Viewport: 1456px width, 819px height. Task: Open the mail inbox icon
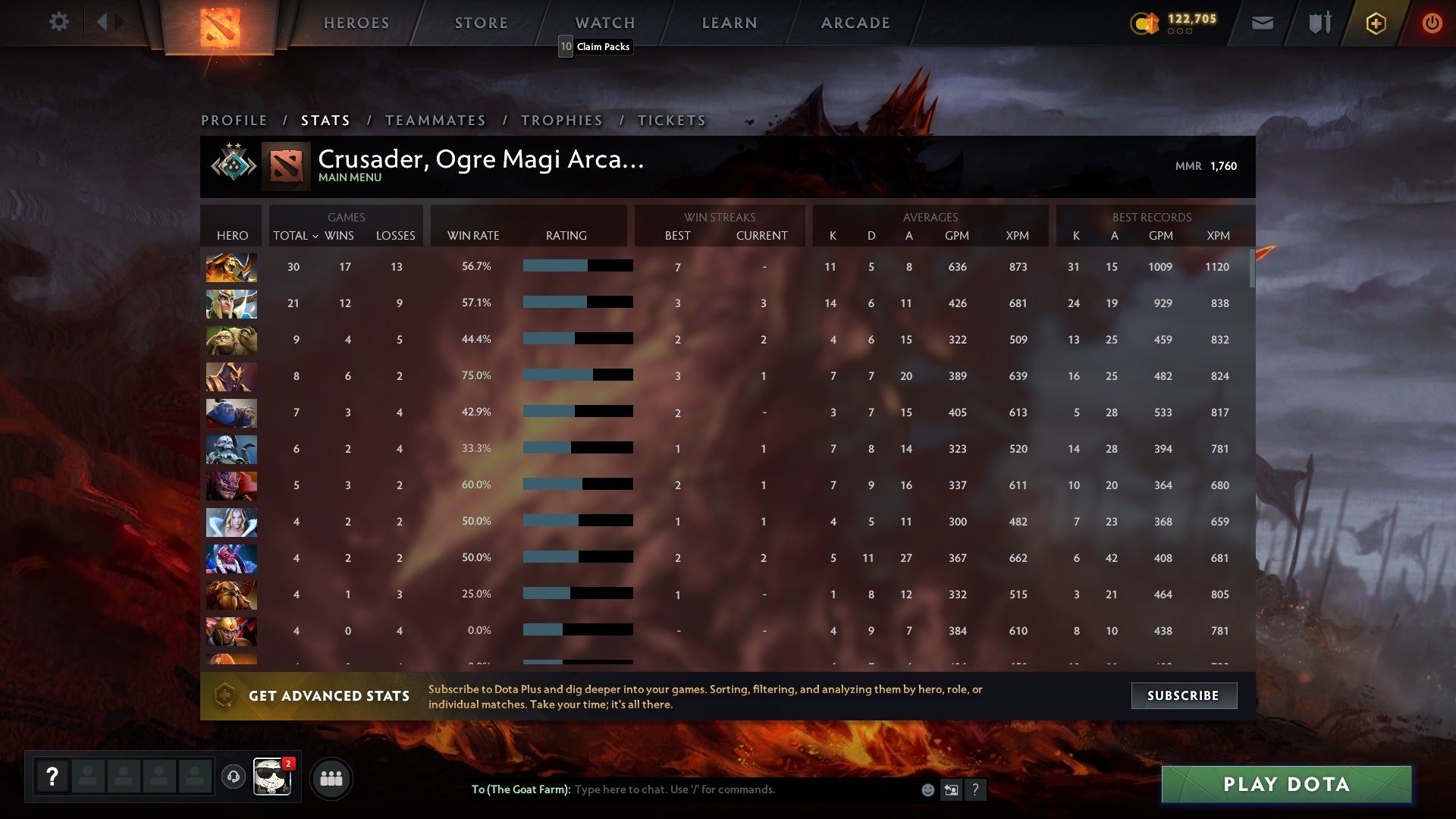[1261, 23]
